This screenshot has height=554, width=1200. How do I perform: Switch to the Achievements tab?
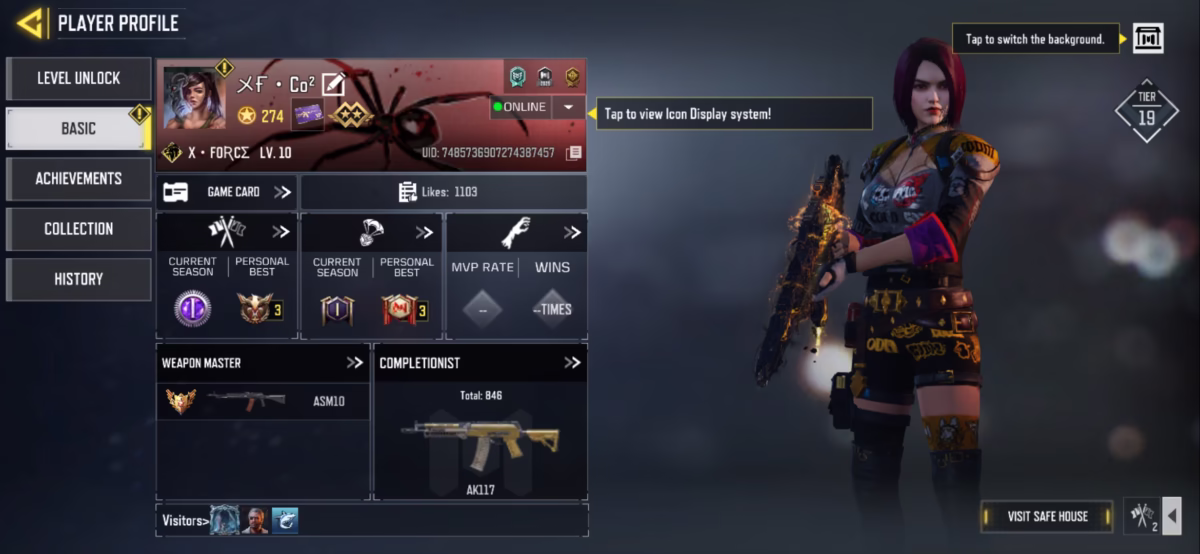click(79, 178)
